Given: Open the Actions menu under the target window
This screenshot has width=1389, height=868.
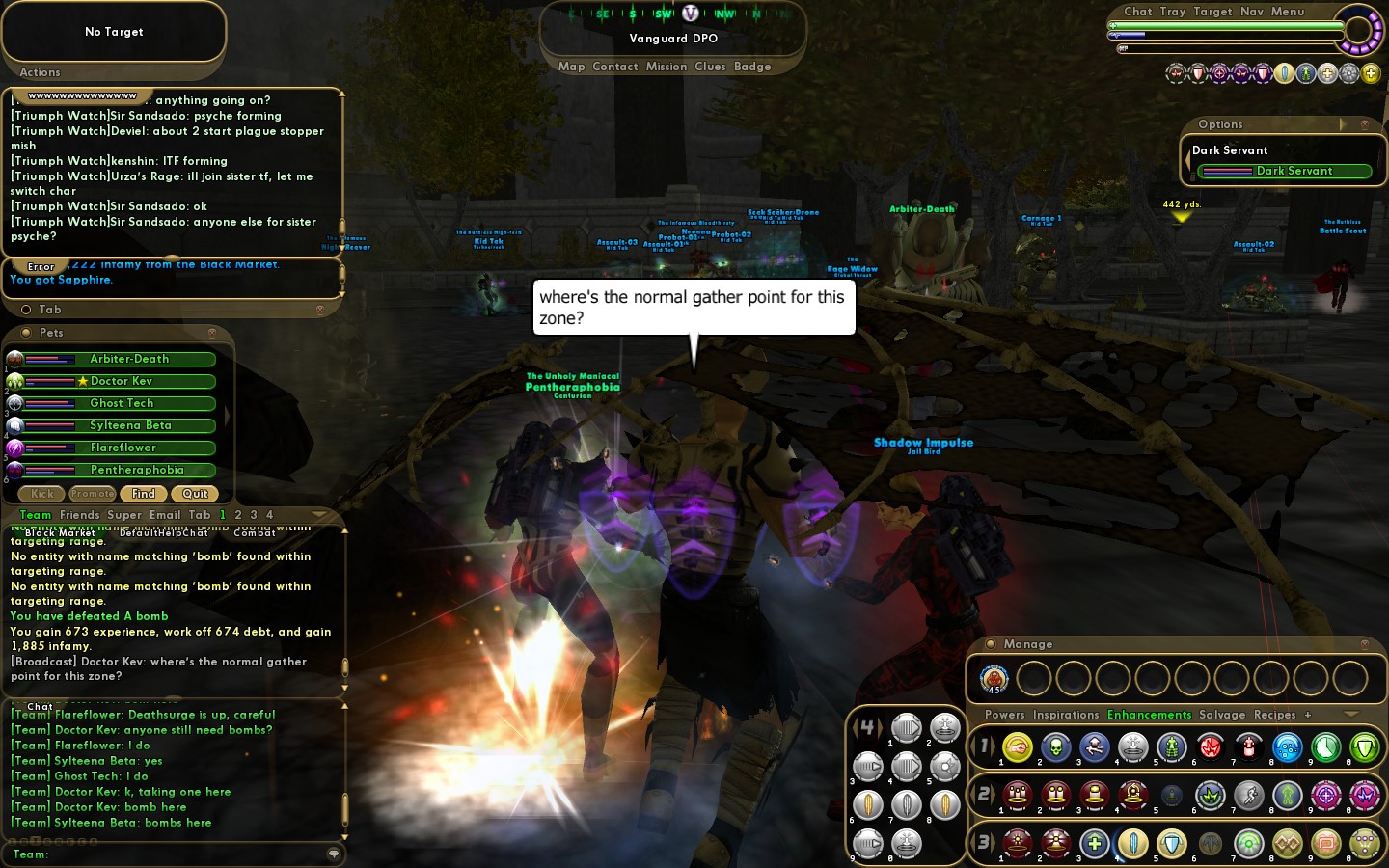Looking at the screenshot, I should pyautogui.click(x=40, y=72).
